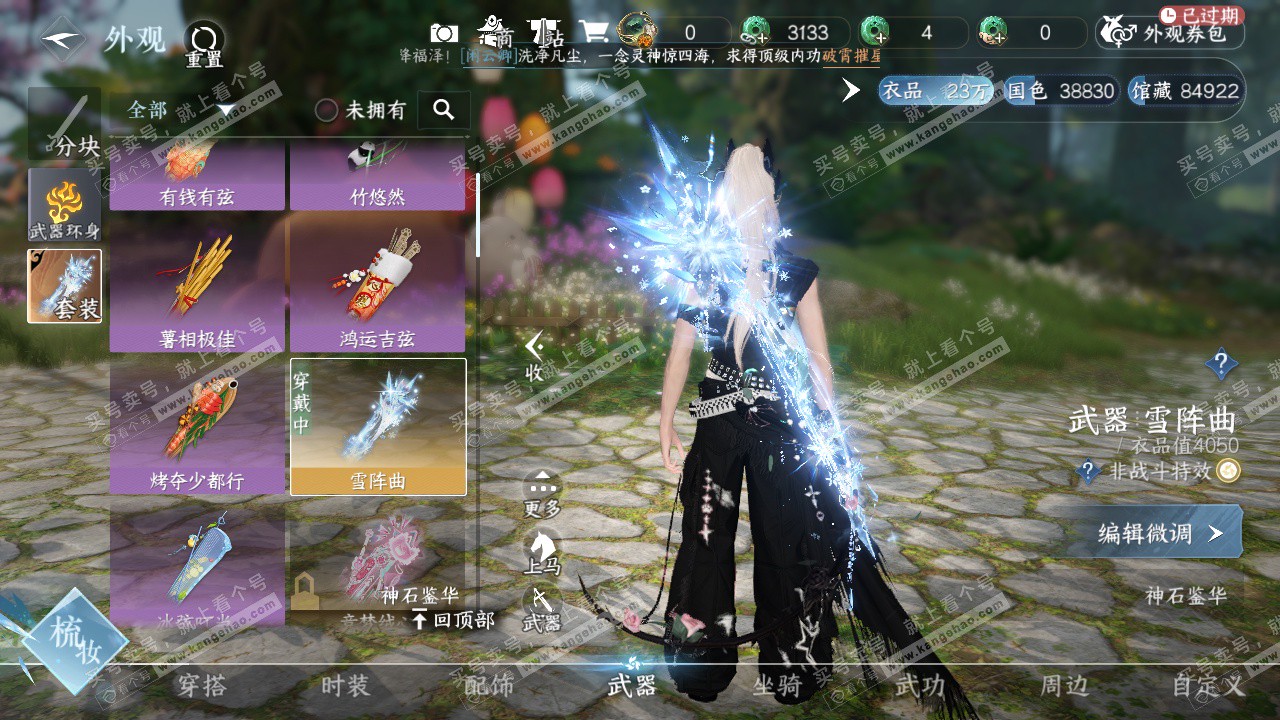Open the 外观券包 coupon pack
The width and height of the screenshot is (1280, 720).
(x=1170, y=33)
